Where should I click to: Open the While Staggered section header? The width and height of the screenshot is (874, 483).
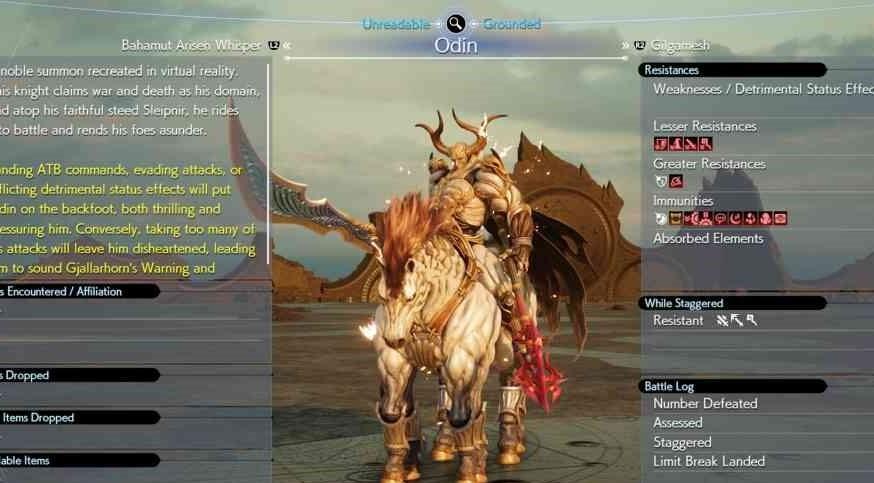coord(684,303)
